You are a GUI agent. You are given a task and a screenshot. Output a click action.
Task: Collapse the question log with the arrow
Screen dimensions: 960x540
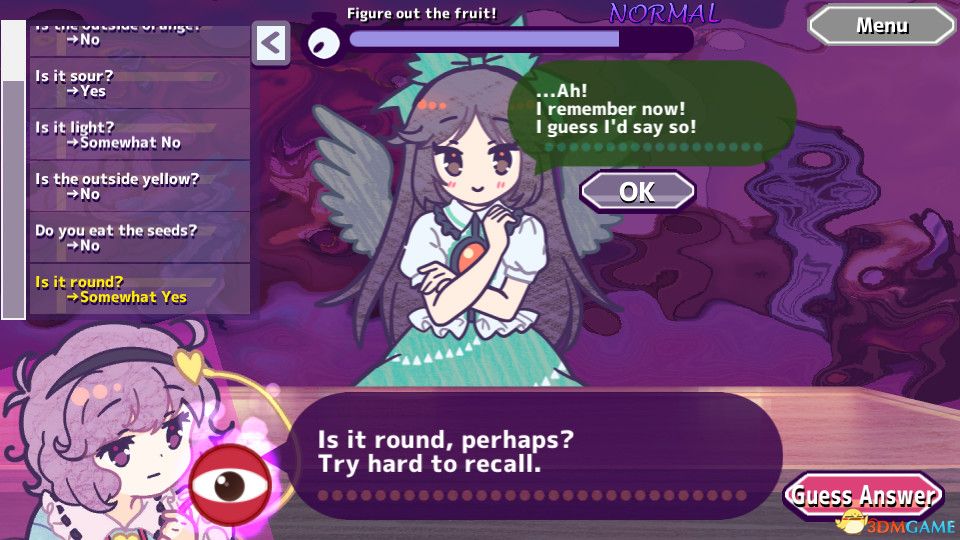(271, 44)
